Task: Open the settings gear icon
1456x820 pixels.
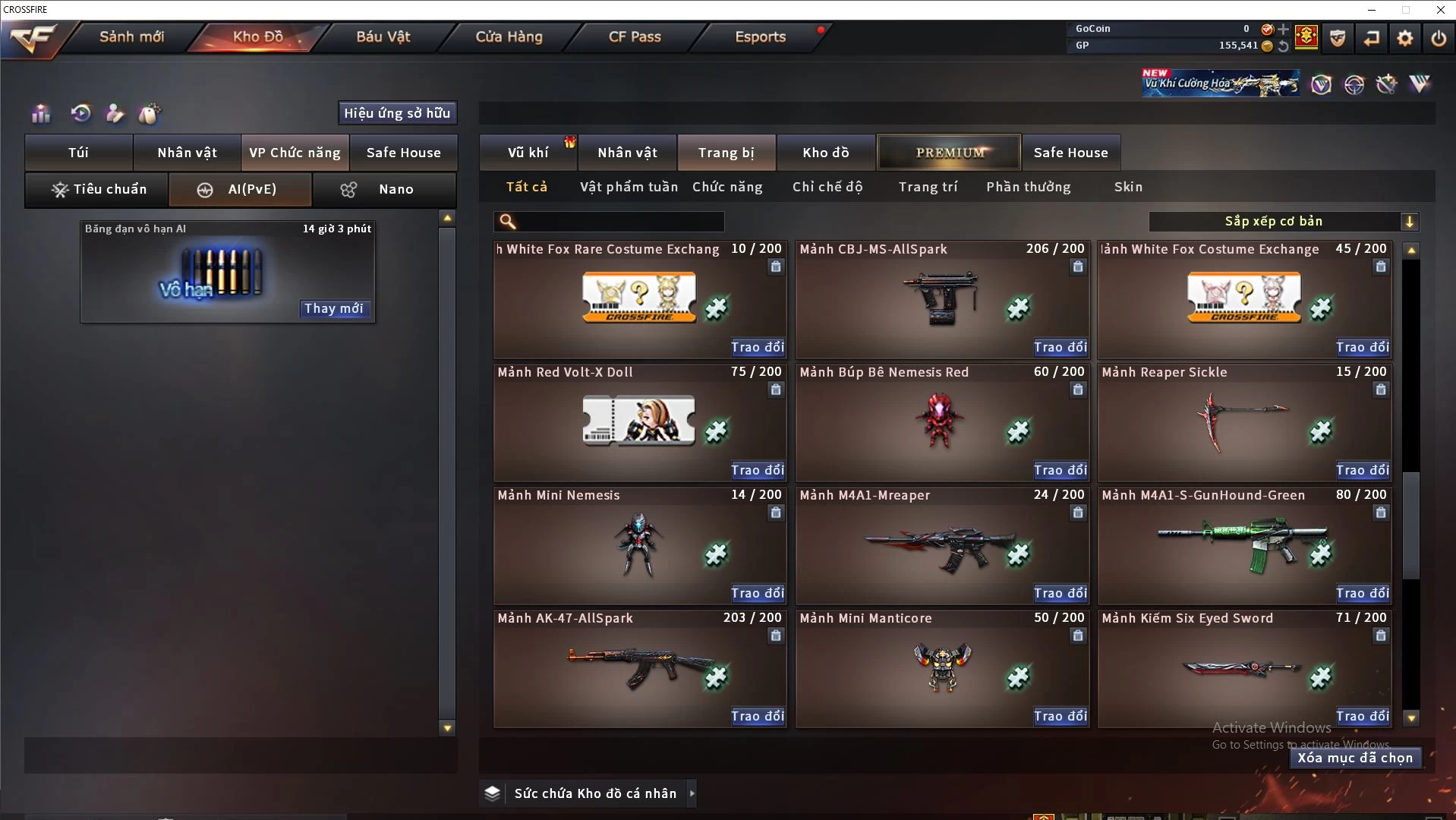Action: coord(1404,38)
